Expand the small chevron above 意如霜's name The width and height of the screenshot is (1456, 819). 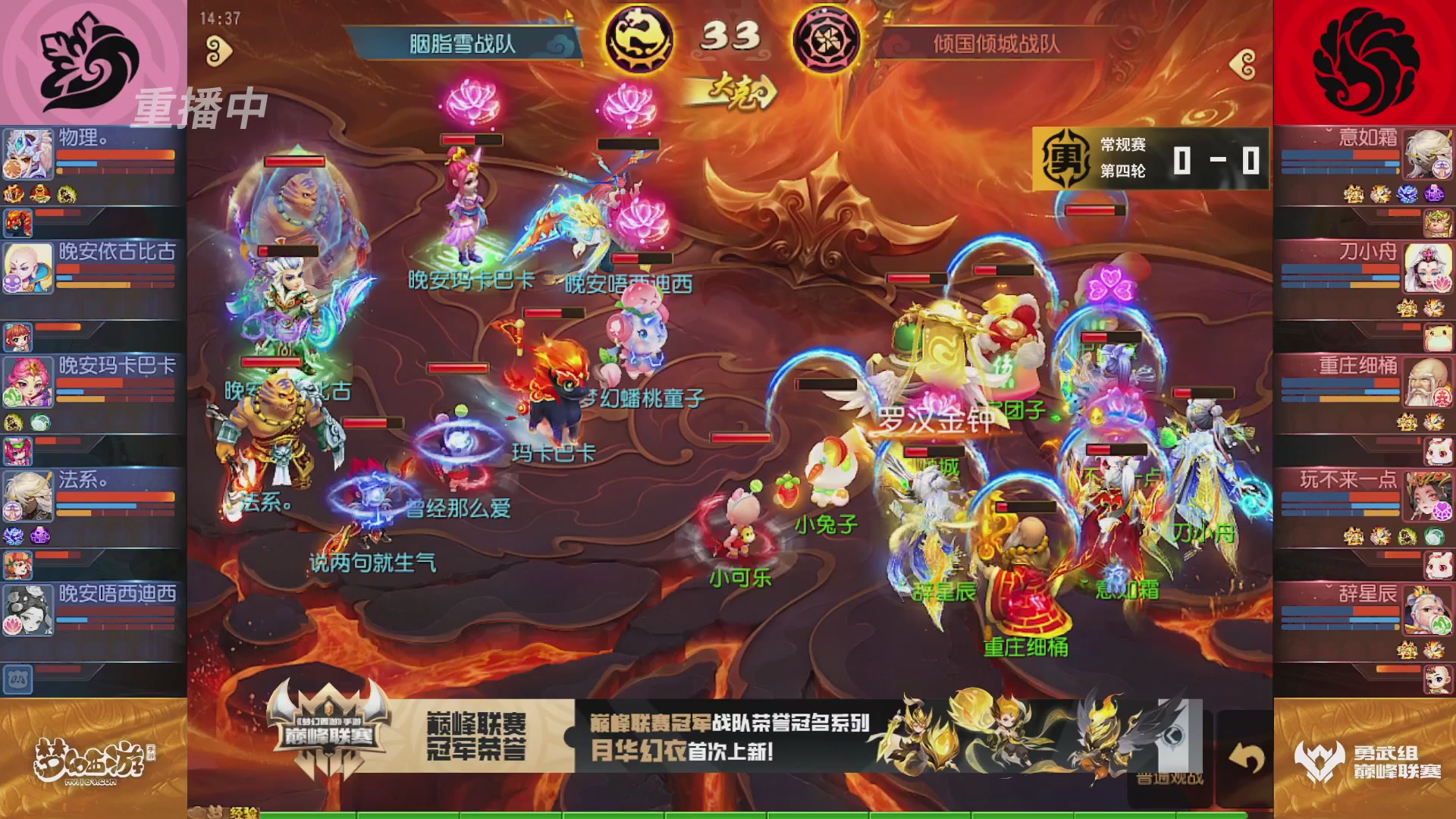1329,130
